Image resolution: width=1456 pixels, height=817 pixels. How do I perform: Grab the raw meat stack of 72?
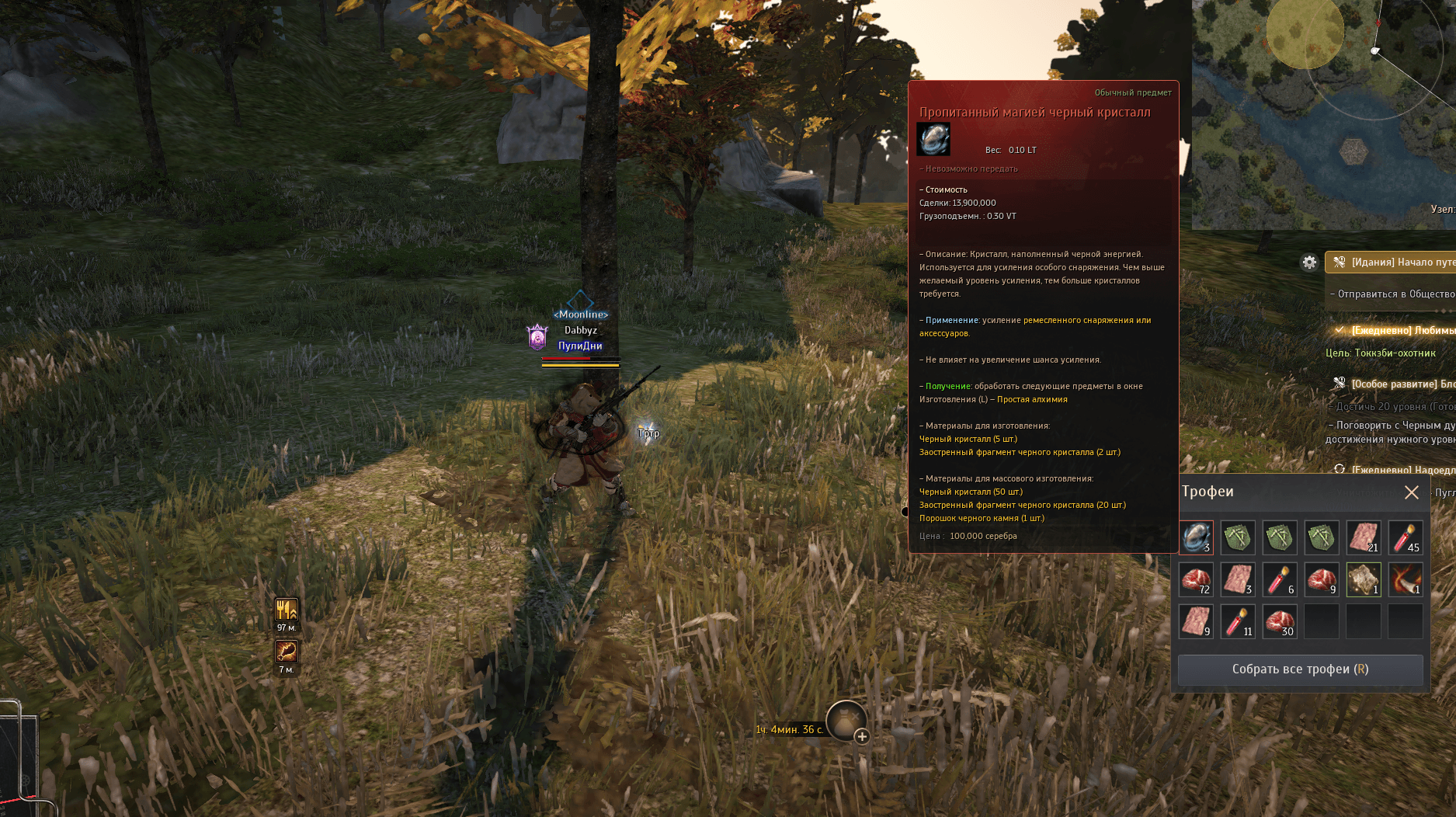tap(1196, 579)
